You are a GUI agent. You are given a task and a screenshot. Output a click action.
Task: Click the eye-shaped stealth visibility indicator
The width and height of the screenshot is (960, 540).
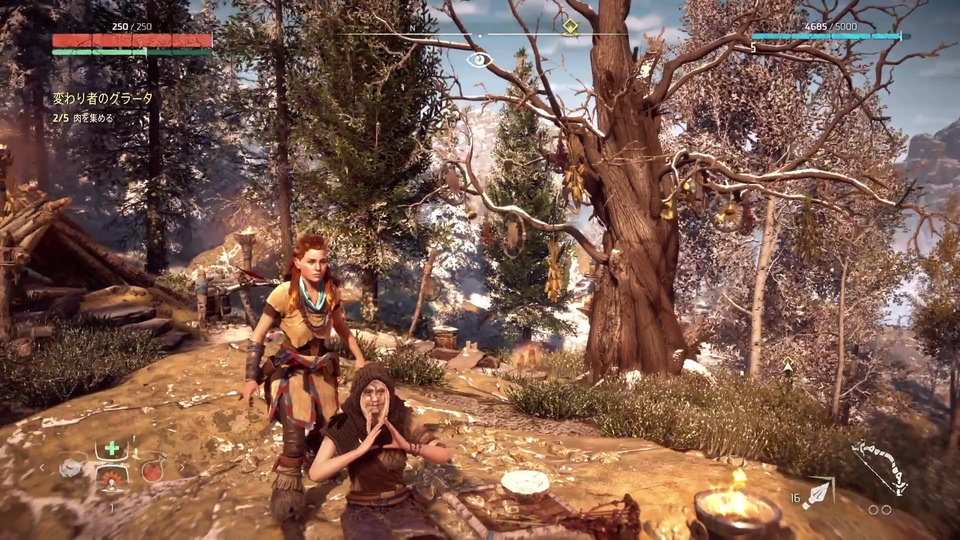coord(480,59)
